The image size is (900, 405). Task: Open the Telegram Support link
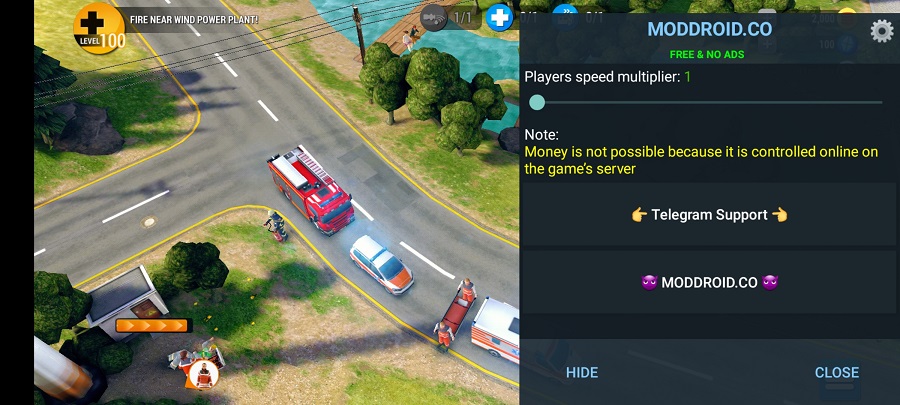(x=709, y=215)
